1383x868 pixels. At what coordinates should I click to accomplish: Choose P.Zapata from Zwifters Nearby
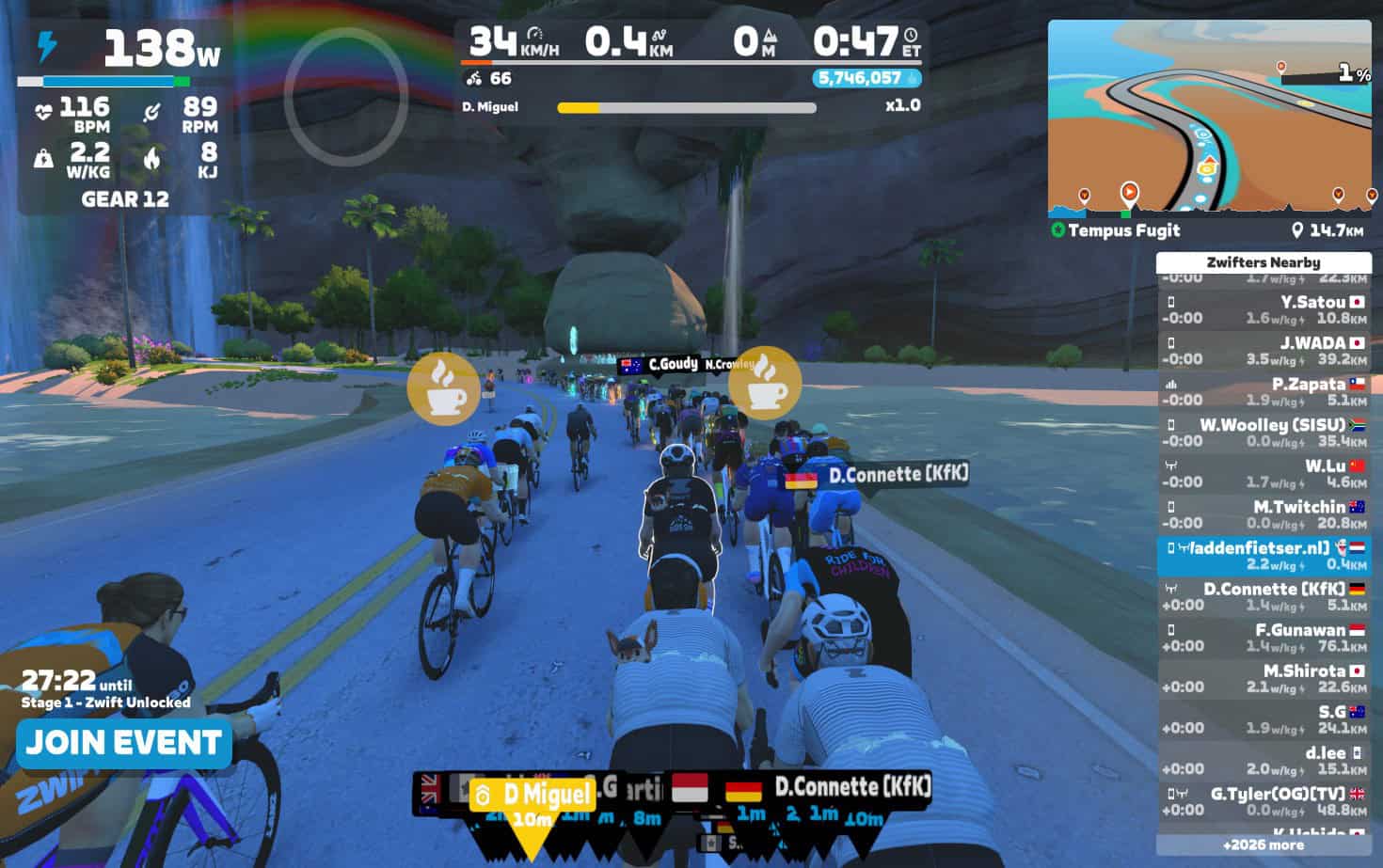[x=1263, y=391]
